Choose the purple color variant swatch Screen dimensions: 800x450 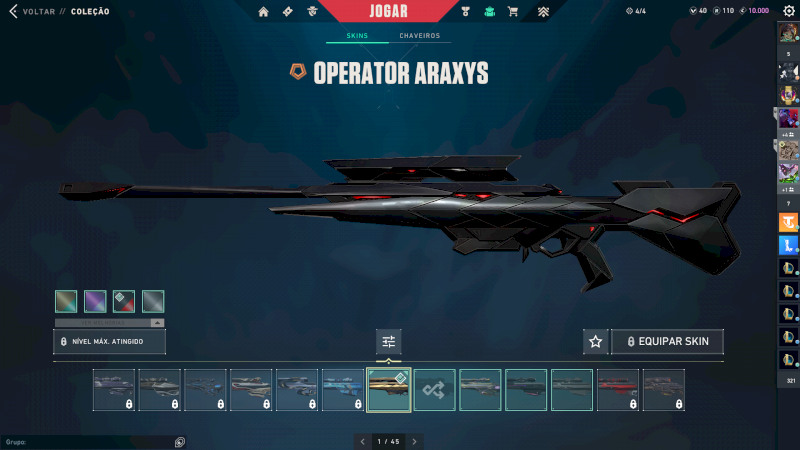click(x=95, y=301)
